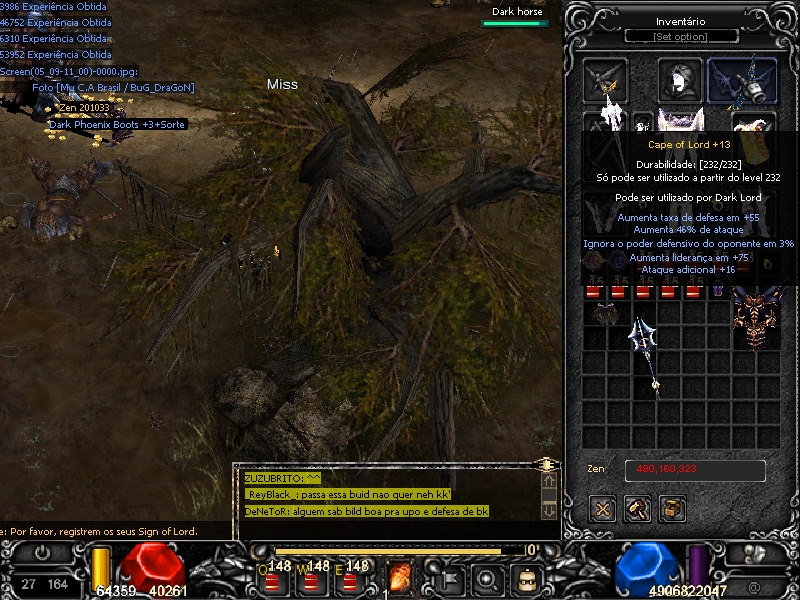This screenshot has width=800, height=600.
Task: Activate the orange flame skill icon
Action: [x=400, y=577]
